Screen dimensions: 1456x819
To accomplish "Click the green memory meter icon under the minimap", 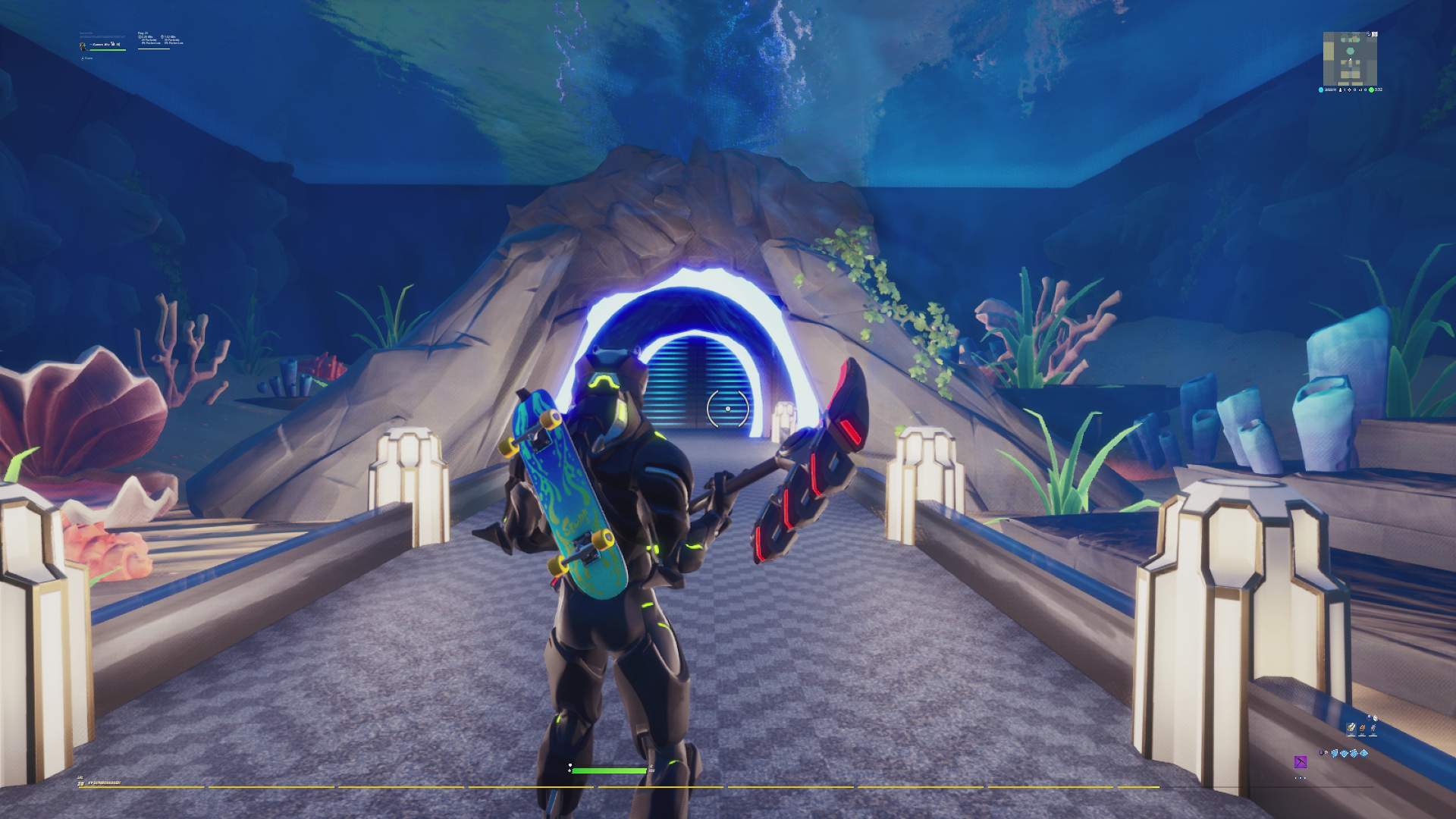I will [x=1371, y=89].
